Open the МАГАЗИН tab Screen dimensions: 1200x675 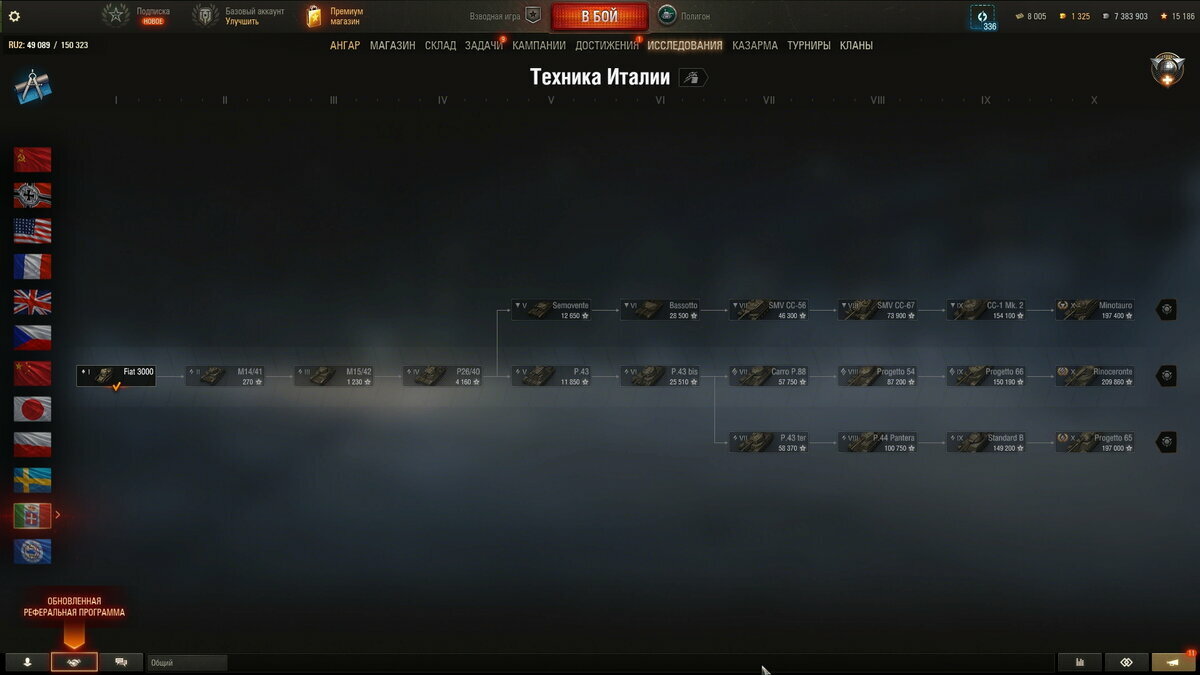(392, 45)
